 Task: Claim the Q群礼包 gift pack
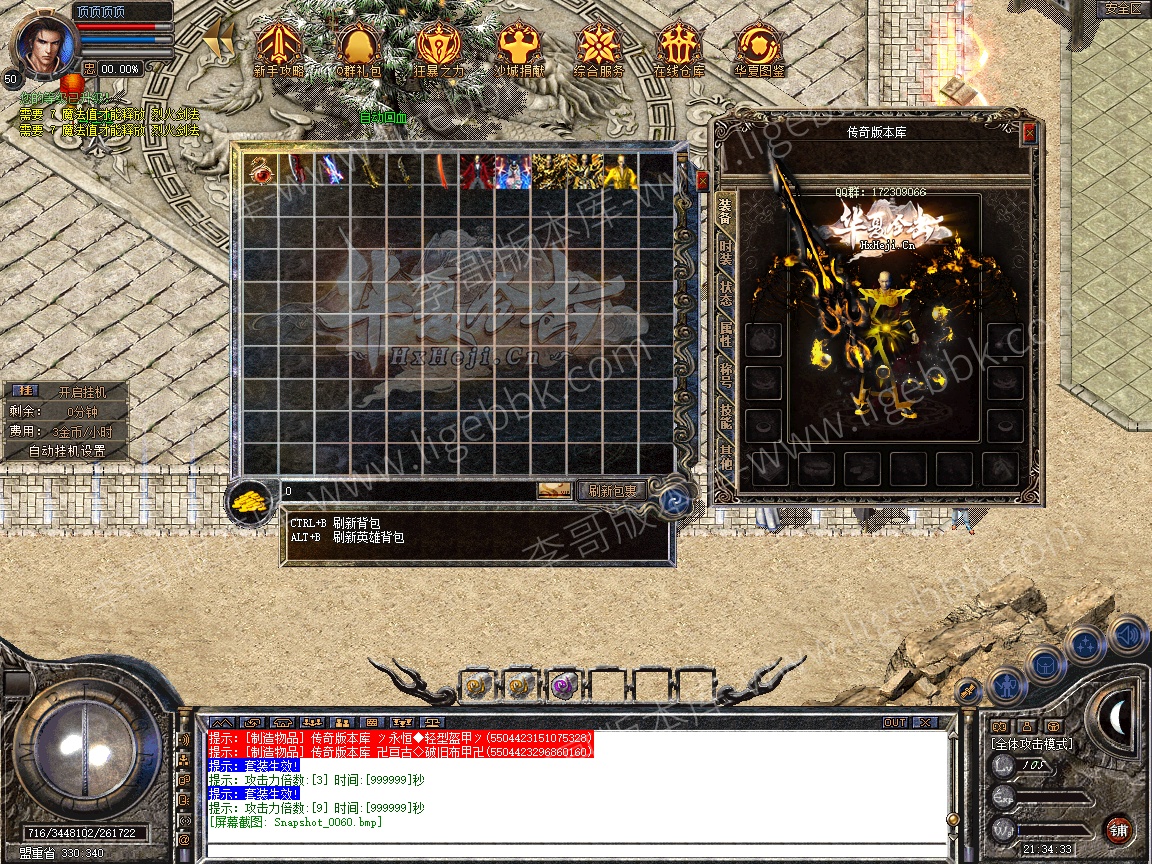(x=358, y=49)
